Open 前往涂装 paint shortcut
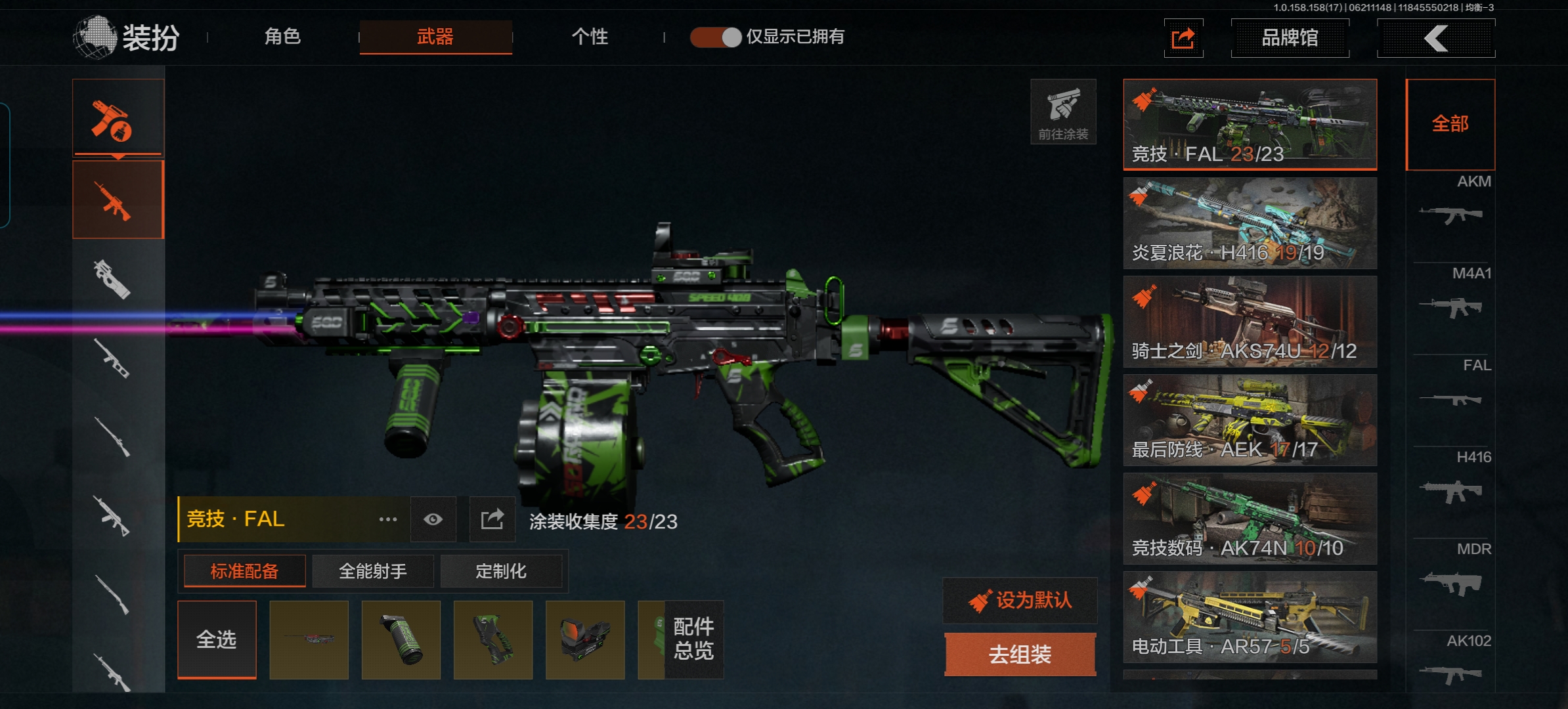 point(1063,112)
